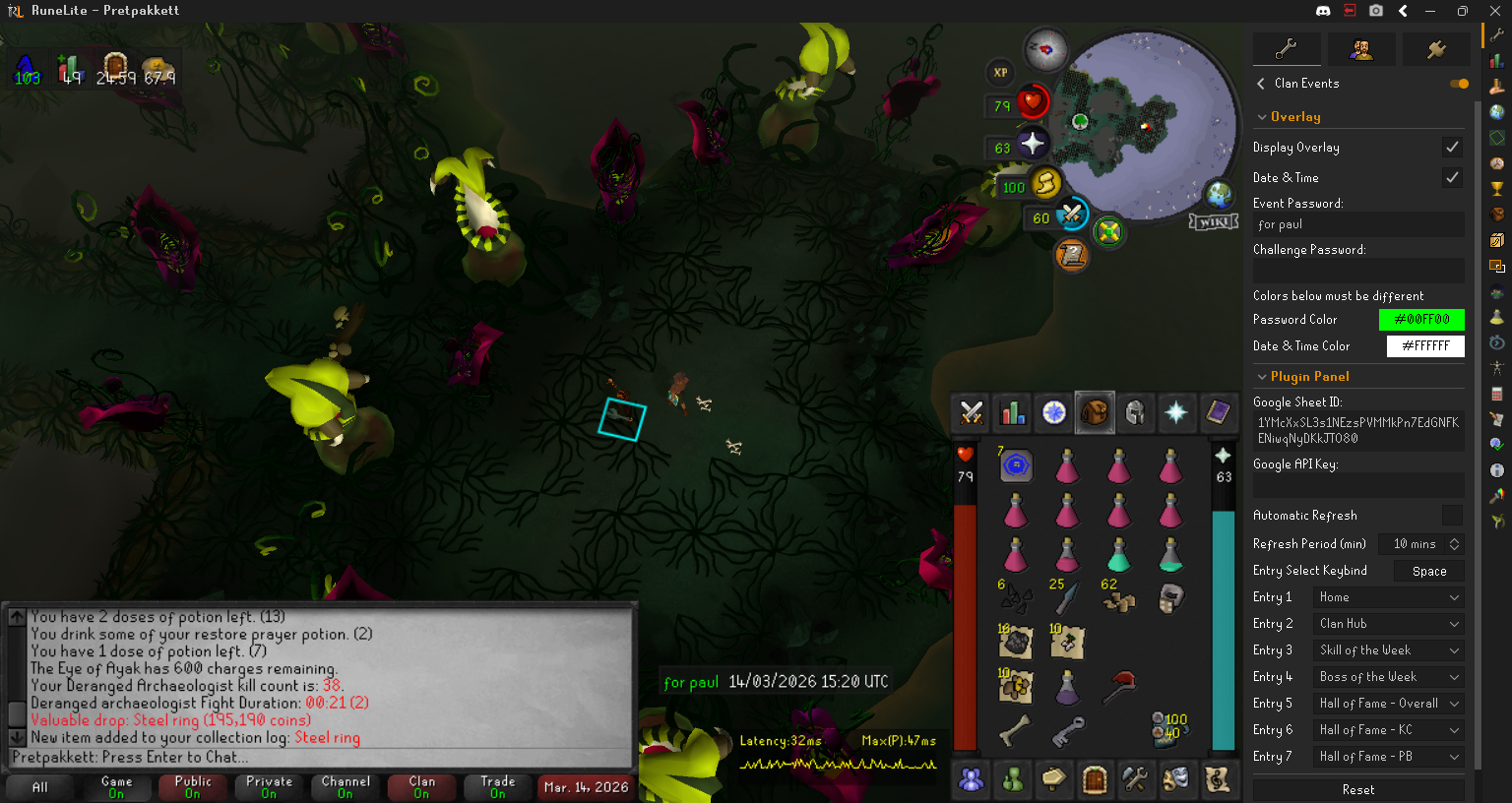Open the Clan chat filter tab
Viewport: 1512px width, 803px height.
point(421,787)
